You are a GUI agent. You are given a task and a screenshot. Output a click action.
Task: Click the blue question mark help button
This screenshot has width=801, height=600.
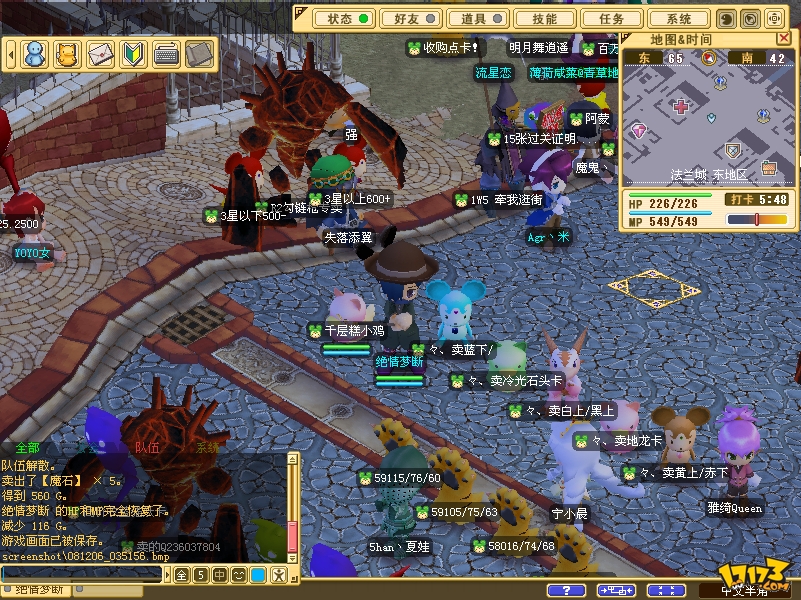[567, 590]
